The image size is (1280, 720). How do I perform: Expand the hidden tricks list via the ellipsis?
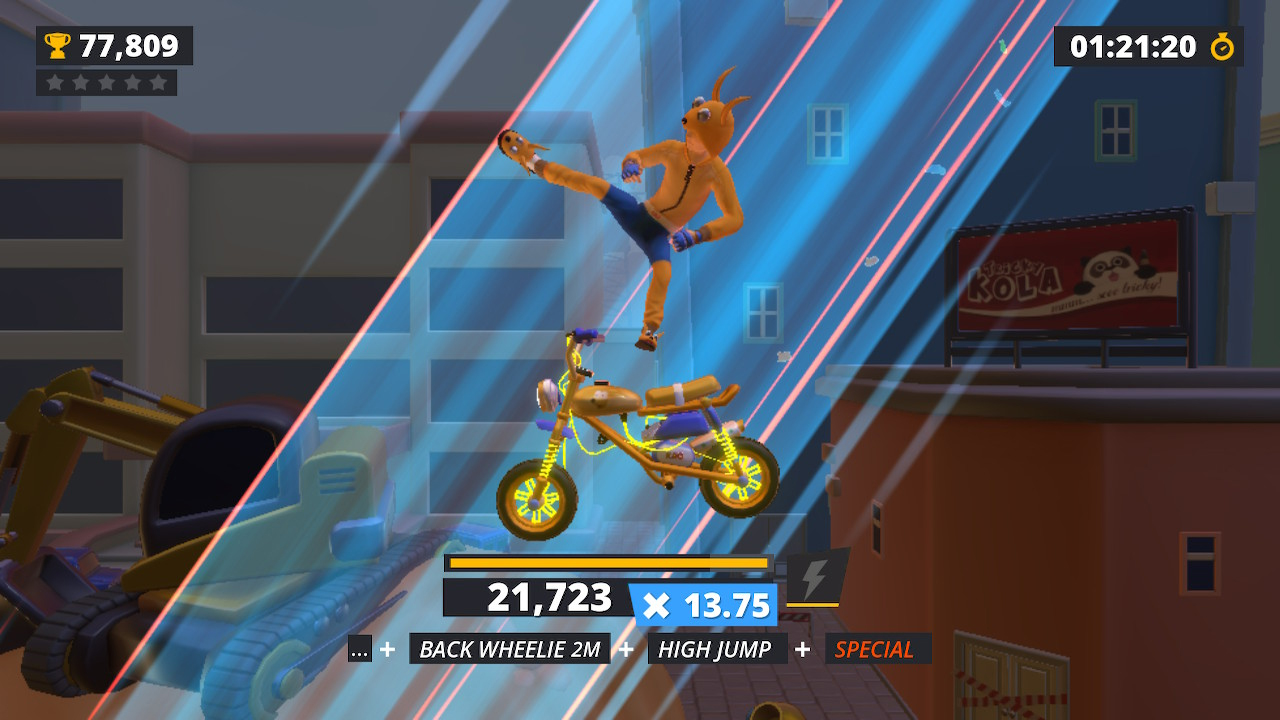point(360,649)
